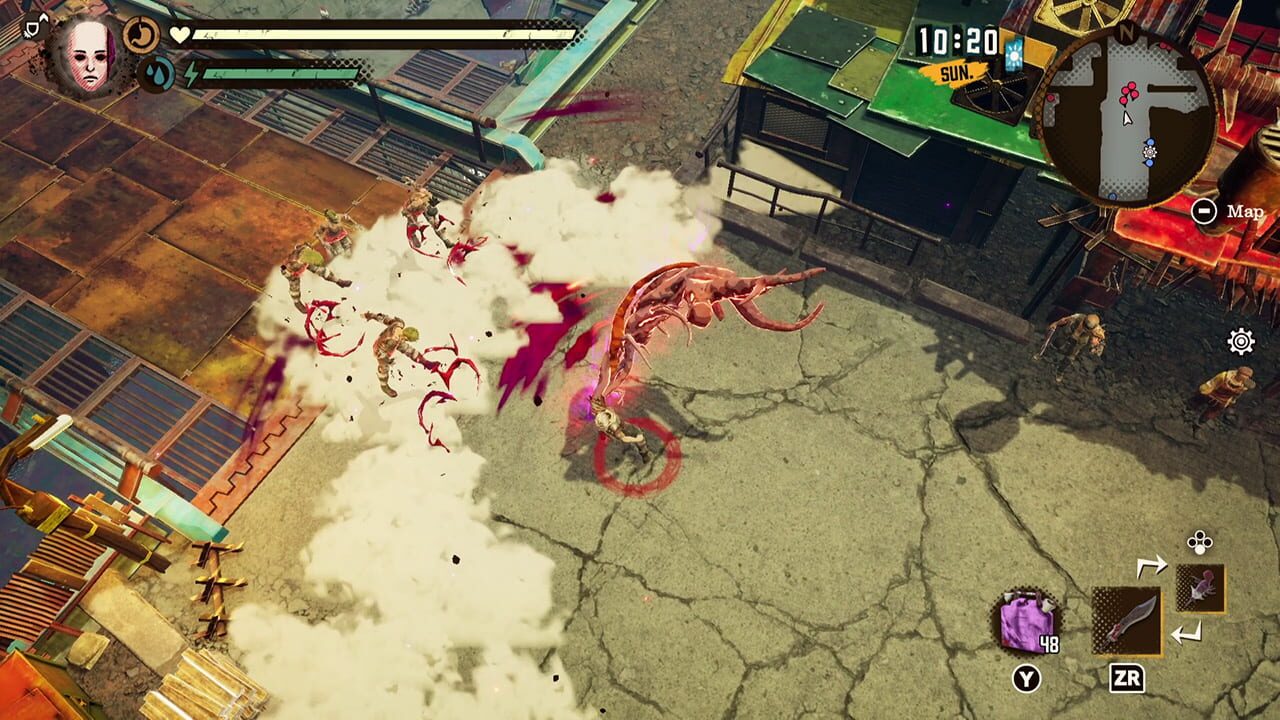Click the left-return arrow below the next weapon

pyautogui.click(x=1187, y=631)
